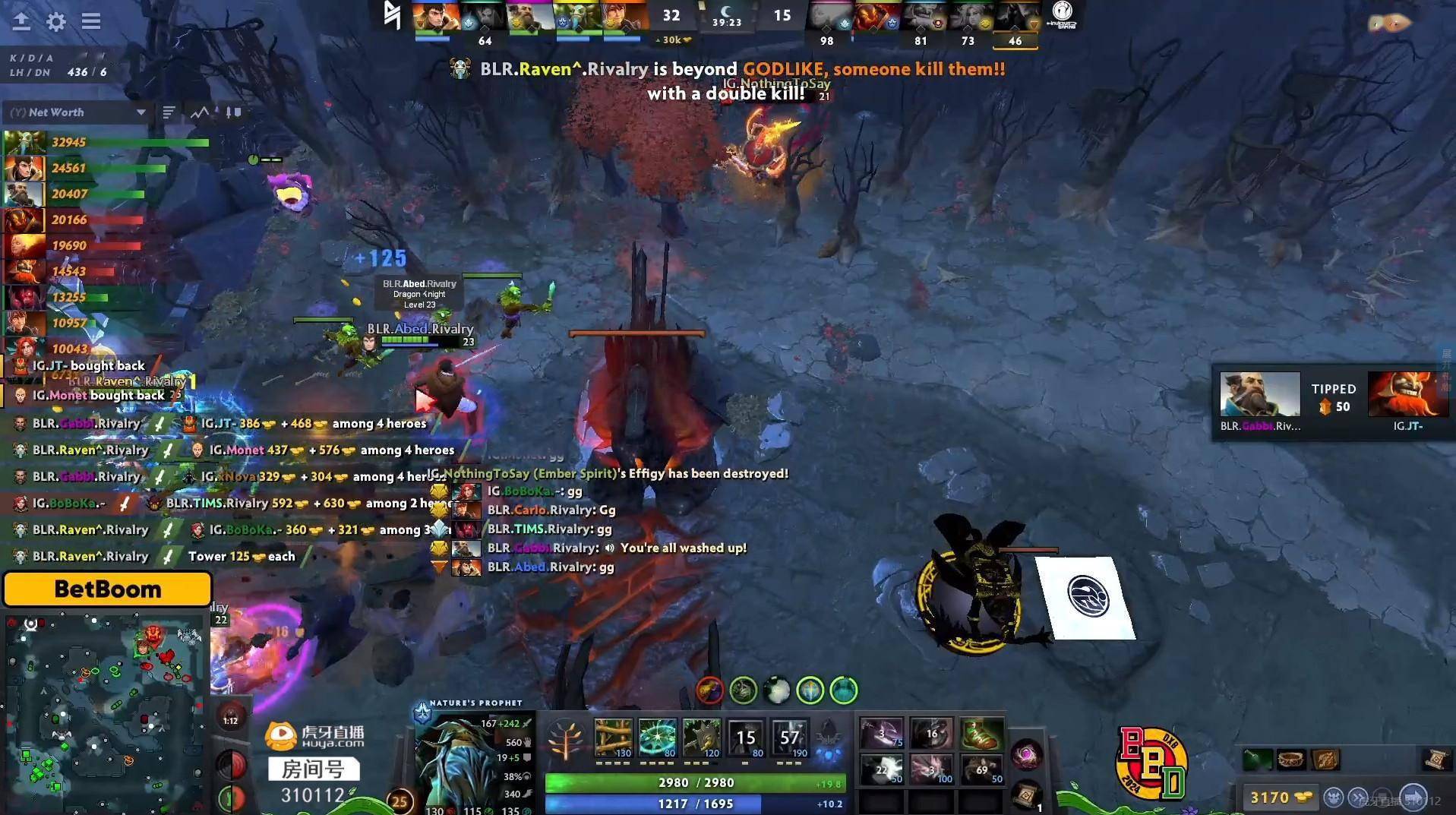Open the scroll icon above the gold panel
1456x815 pixels.
click(x=1435, y=760)
